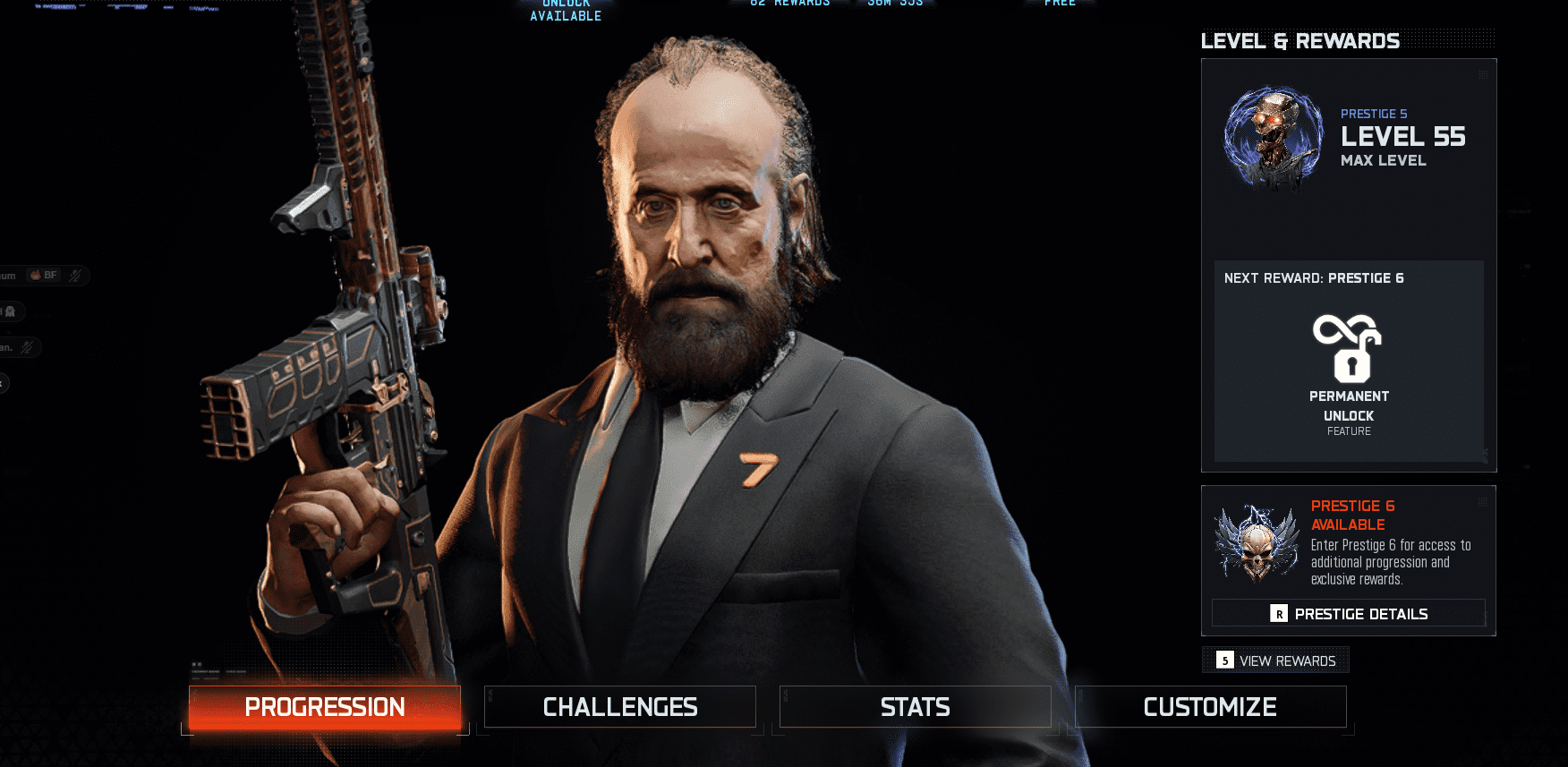Click the grip icon on the Prestige 6 card
This screenshot has width=1568, height=767.
1481,501
